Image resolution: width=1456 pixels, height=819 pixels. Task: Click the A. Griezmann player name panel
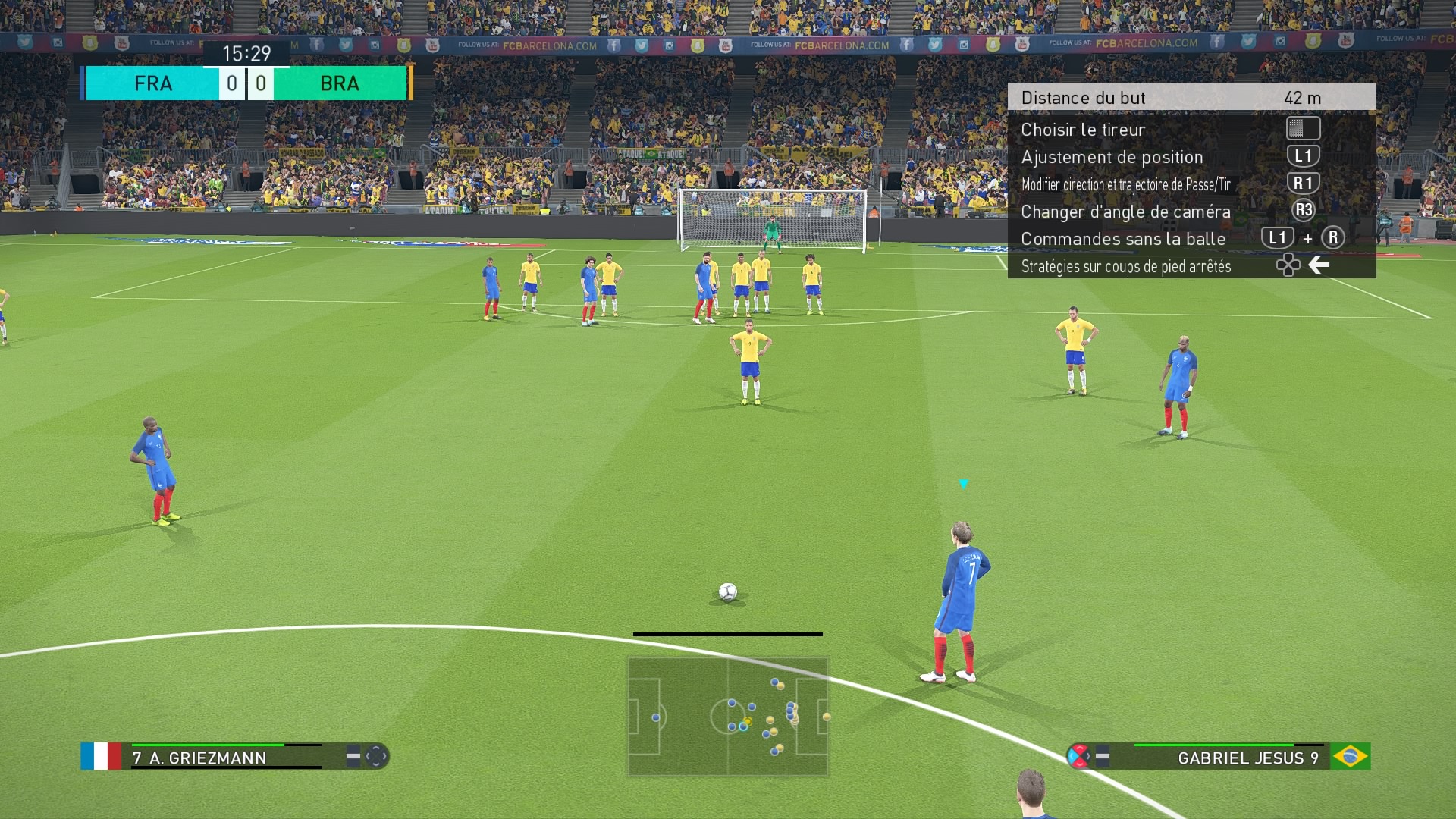(227, 757)
